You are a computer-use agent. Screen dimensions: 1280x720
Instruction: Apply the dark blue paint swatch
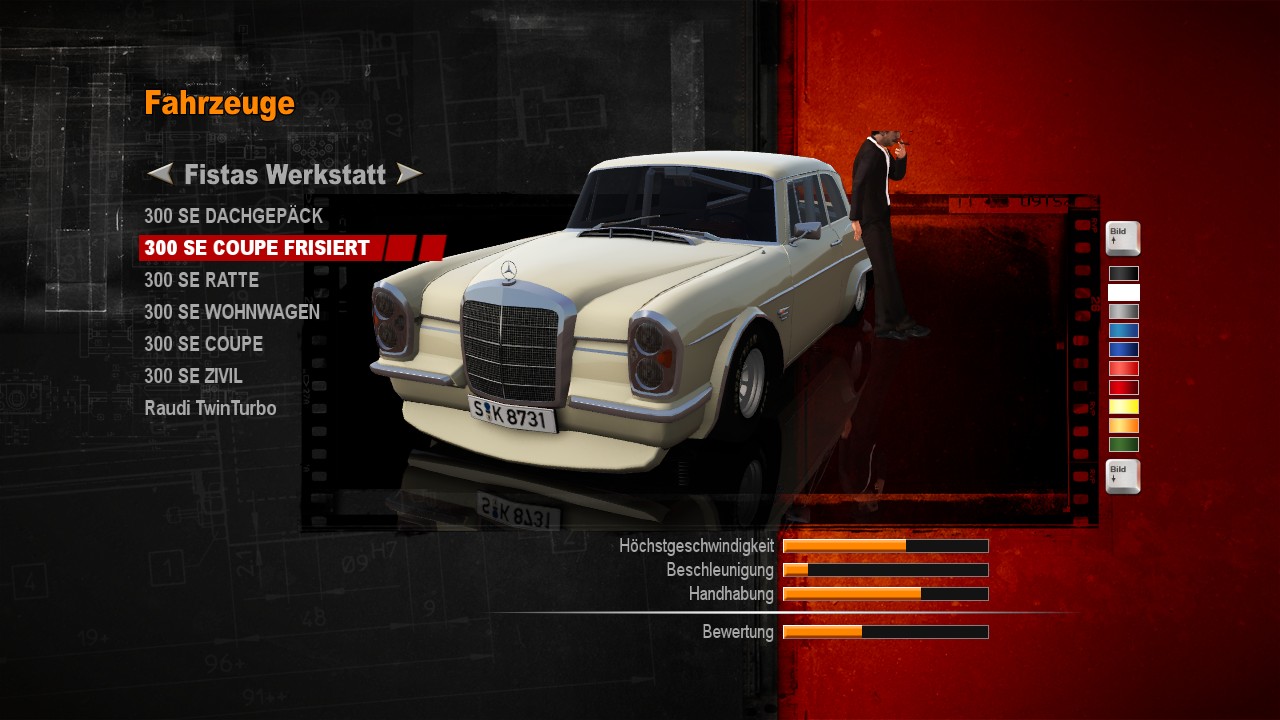(1123, 349)
